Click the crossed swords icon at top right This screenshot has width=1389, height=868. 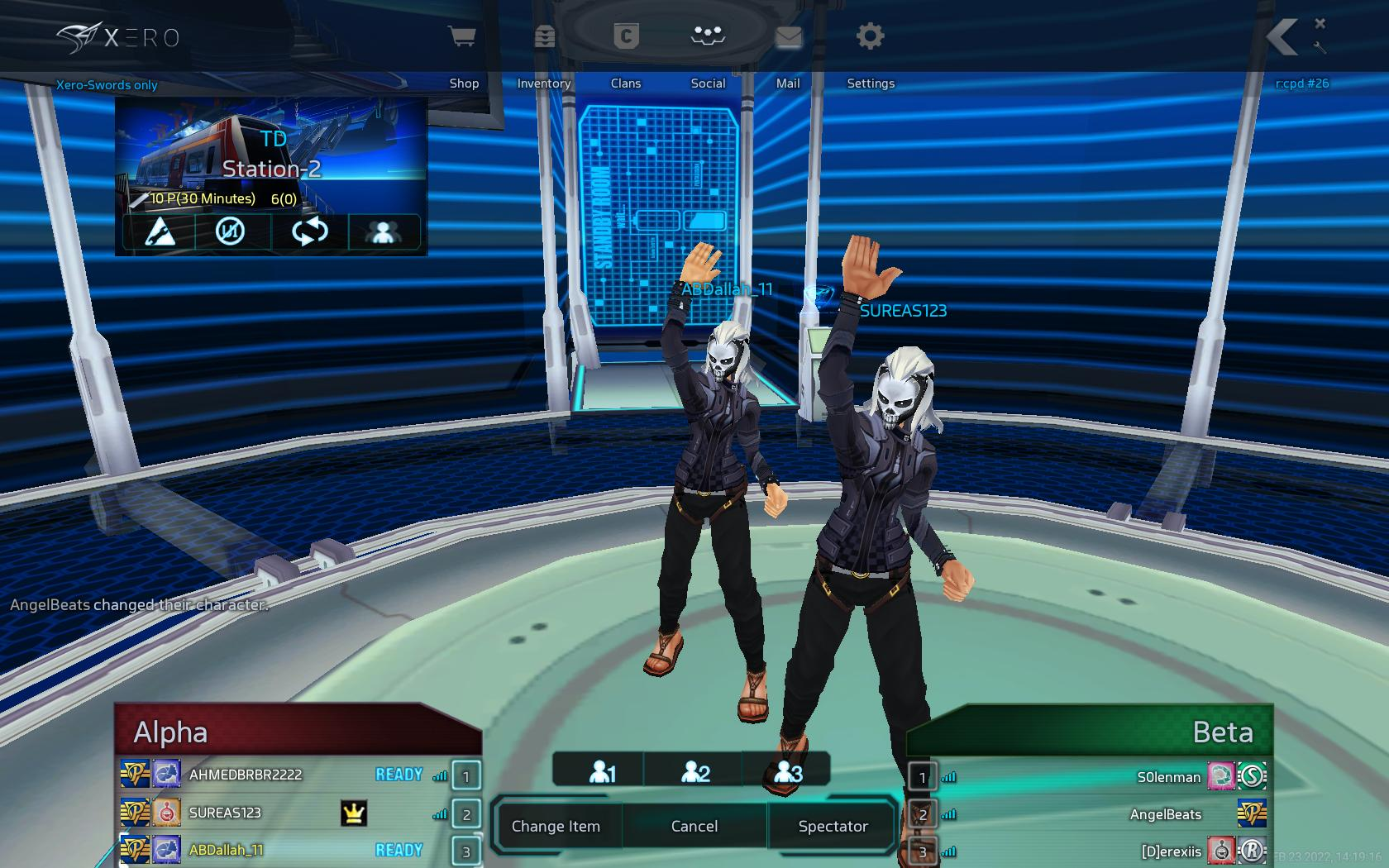click(x=1320, y=37)
